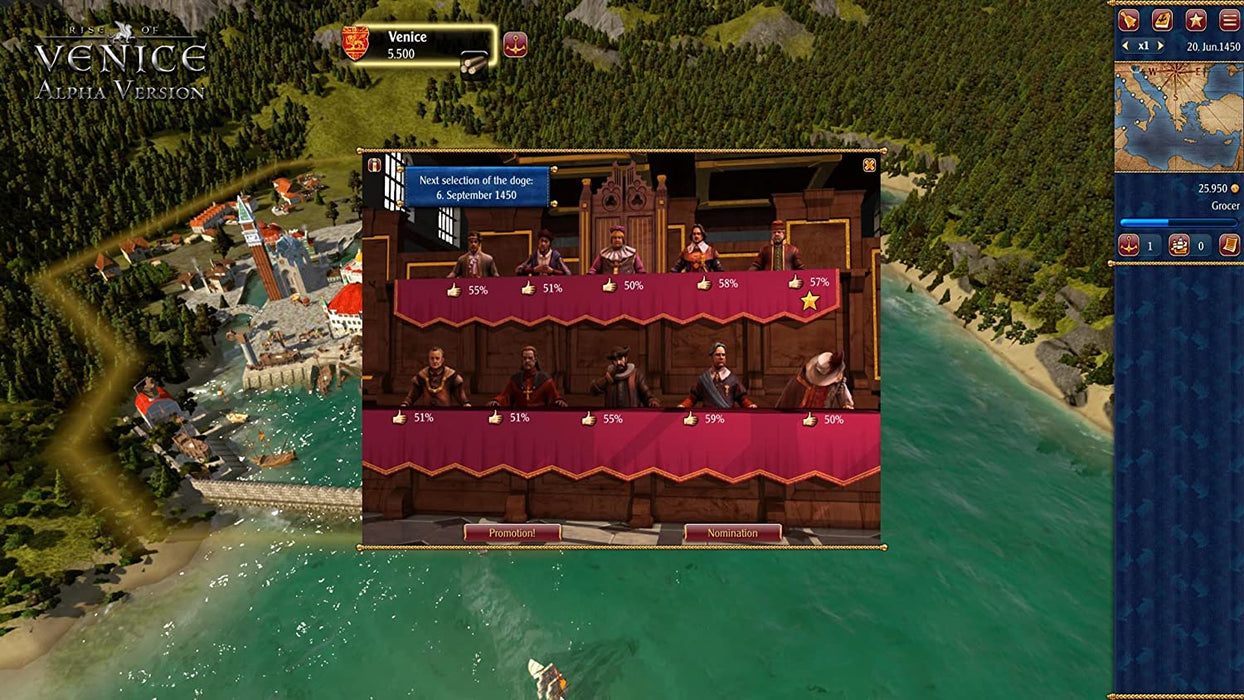Click the Promotion! button

[512, 533]
